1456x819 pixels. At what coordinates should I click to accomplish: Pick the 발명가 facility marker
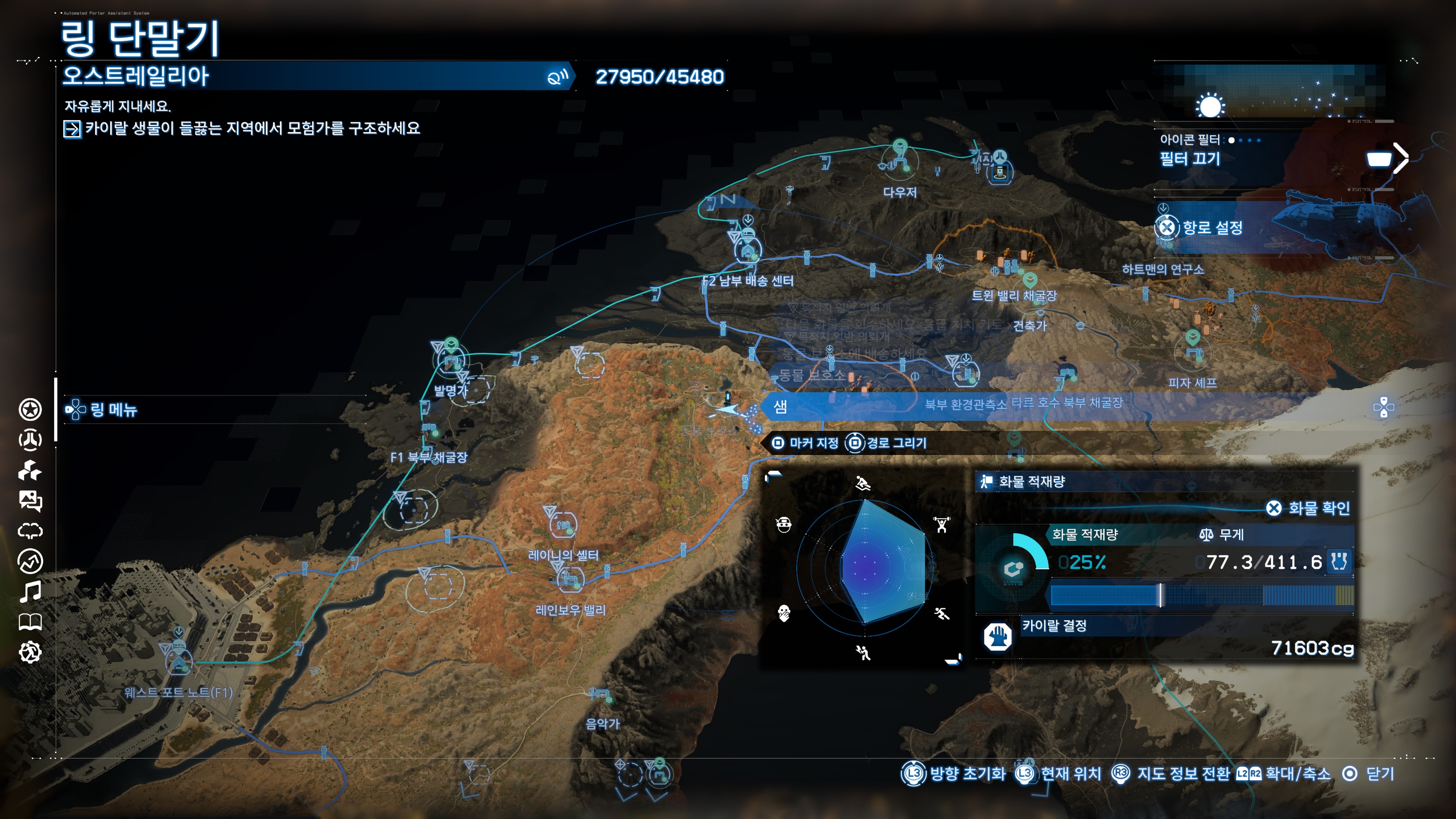click(452, 359)
